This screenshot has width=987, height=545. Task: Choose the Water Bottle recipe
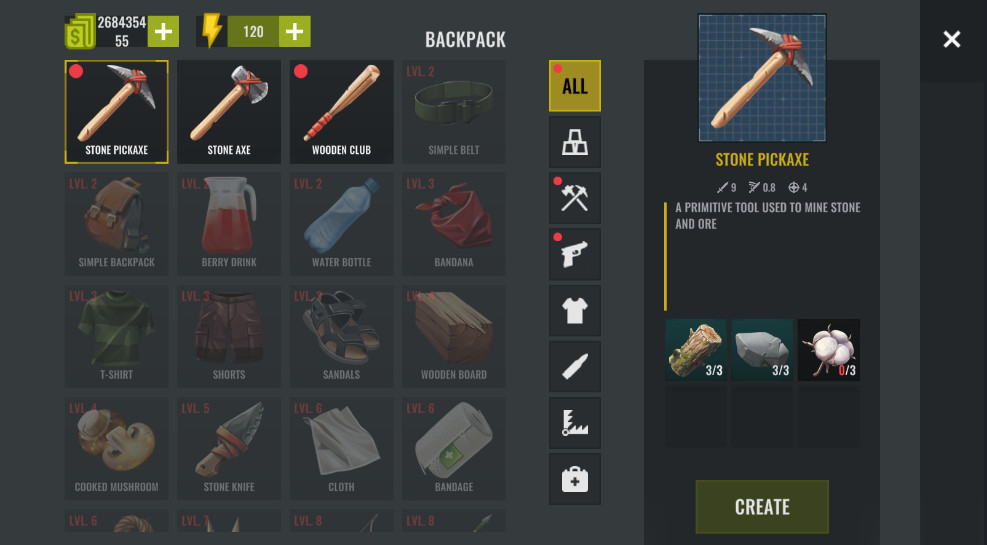(x=341, y=224)
